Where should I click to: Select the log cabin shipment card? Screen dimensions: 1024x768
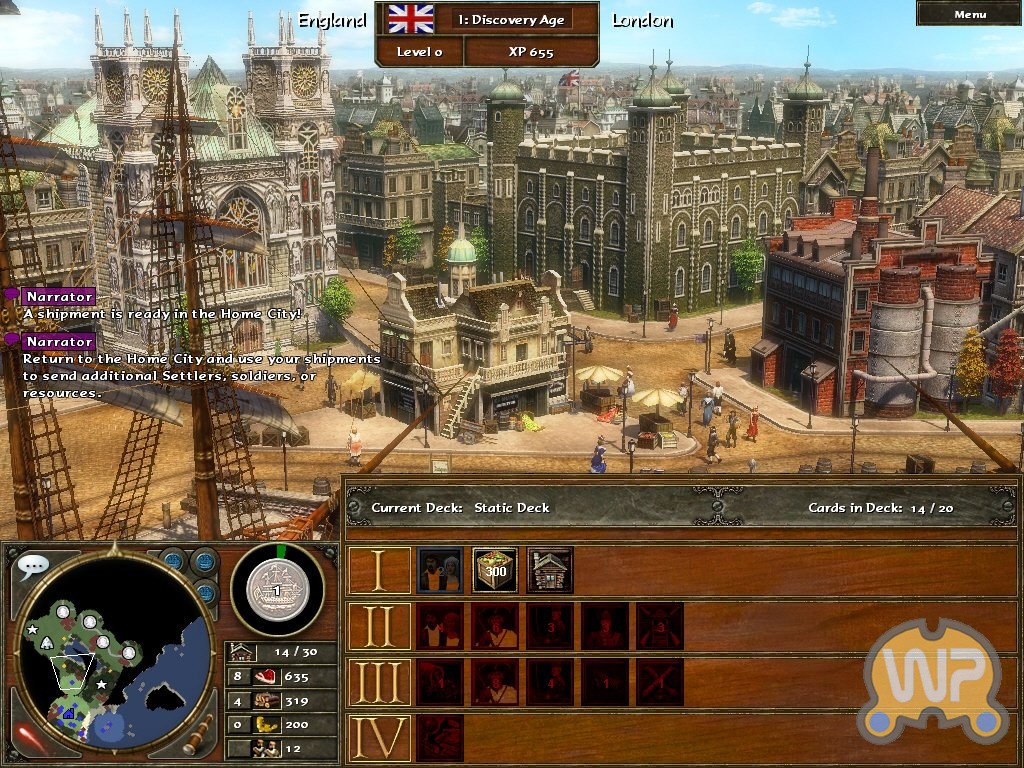[x=550, y=570]
